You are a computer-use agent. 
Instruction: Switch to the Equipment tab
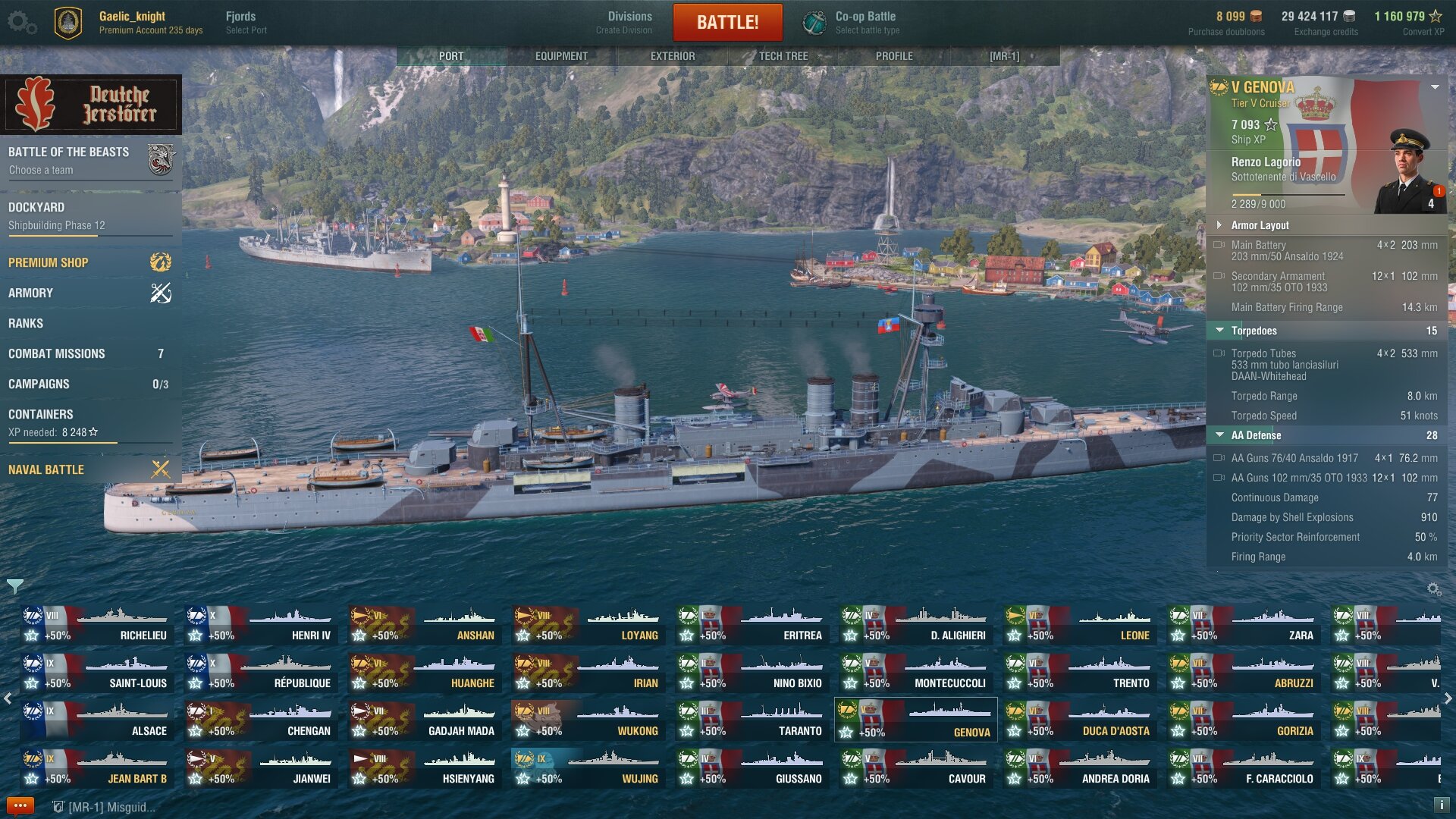(x=561, y=56)
